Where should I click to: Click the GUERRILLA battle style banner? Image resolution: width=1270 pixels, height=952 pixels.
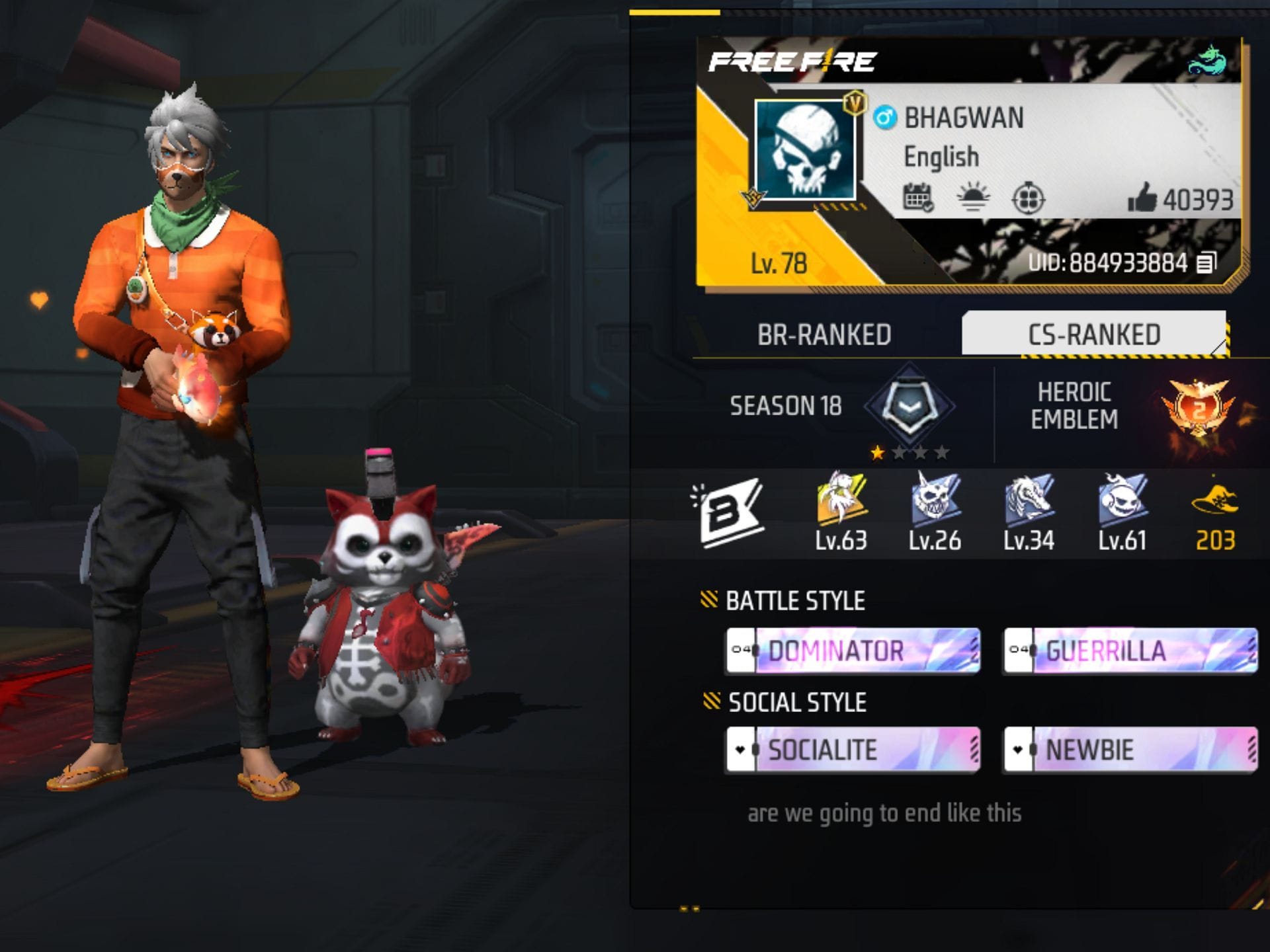tap(1131, 651)
